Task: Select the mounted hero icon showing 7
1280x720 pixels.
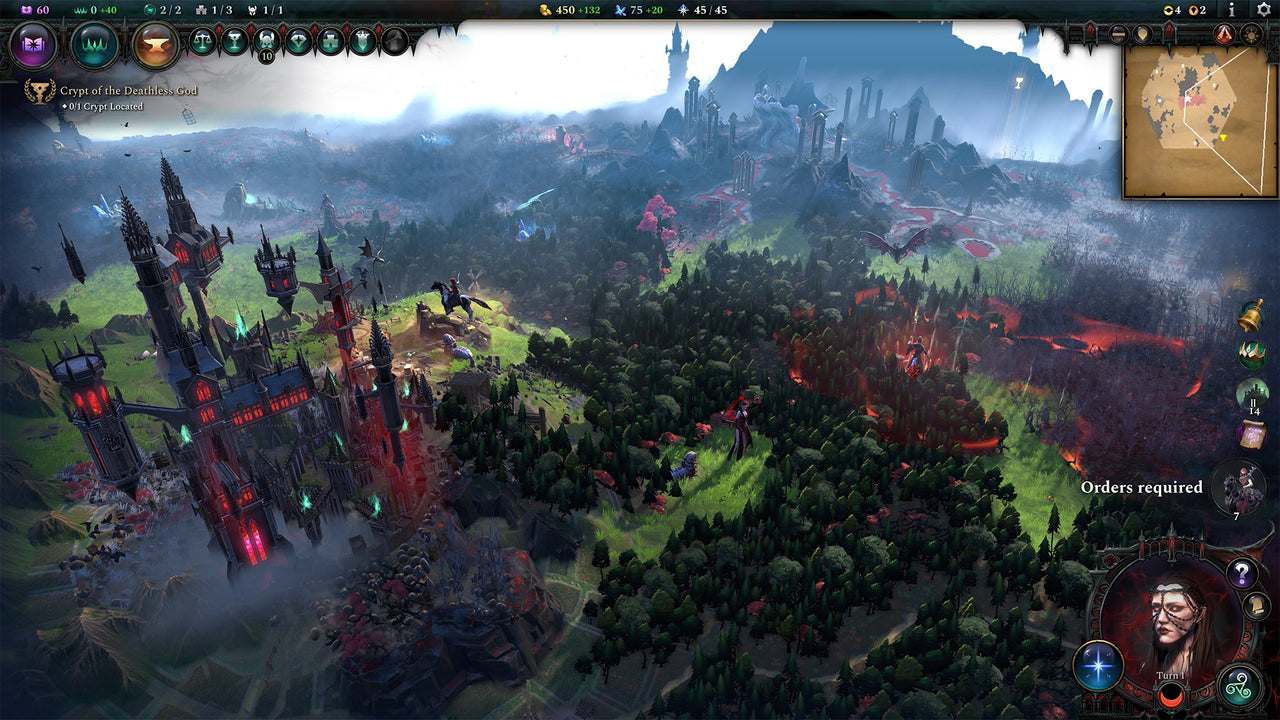Action: pos(1242,486)
